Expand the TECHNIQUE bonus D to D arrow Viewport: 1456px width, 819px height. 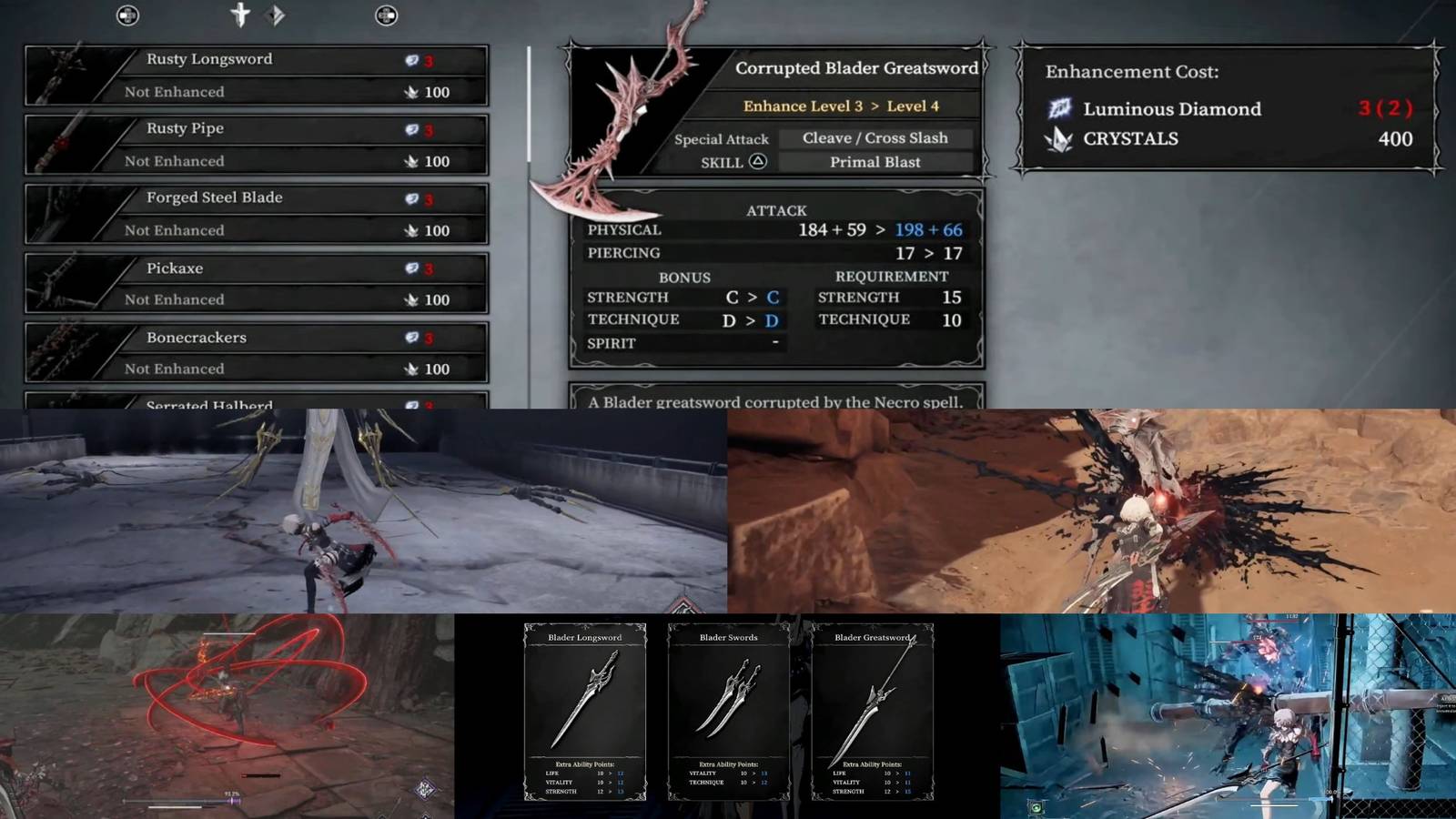click(x=750, y=319)
